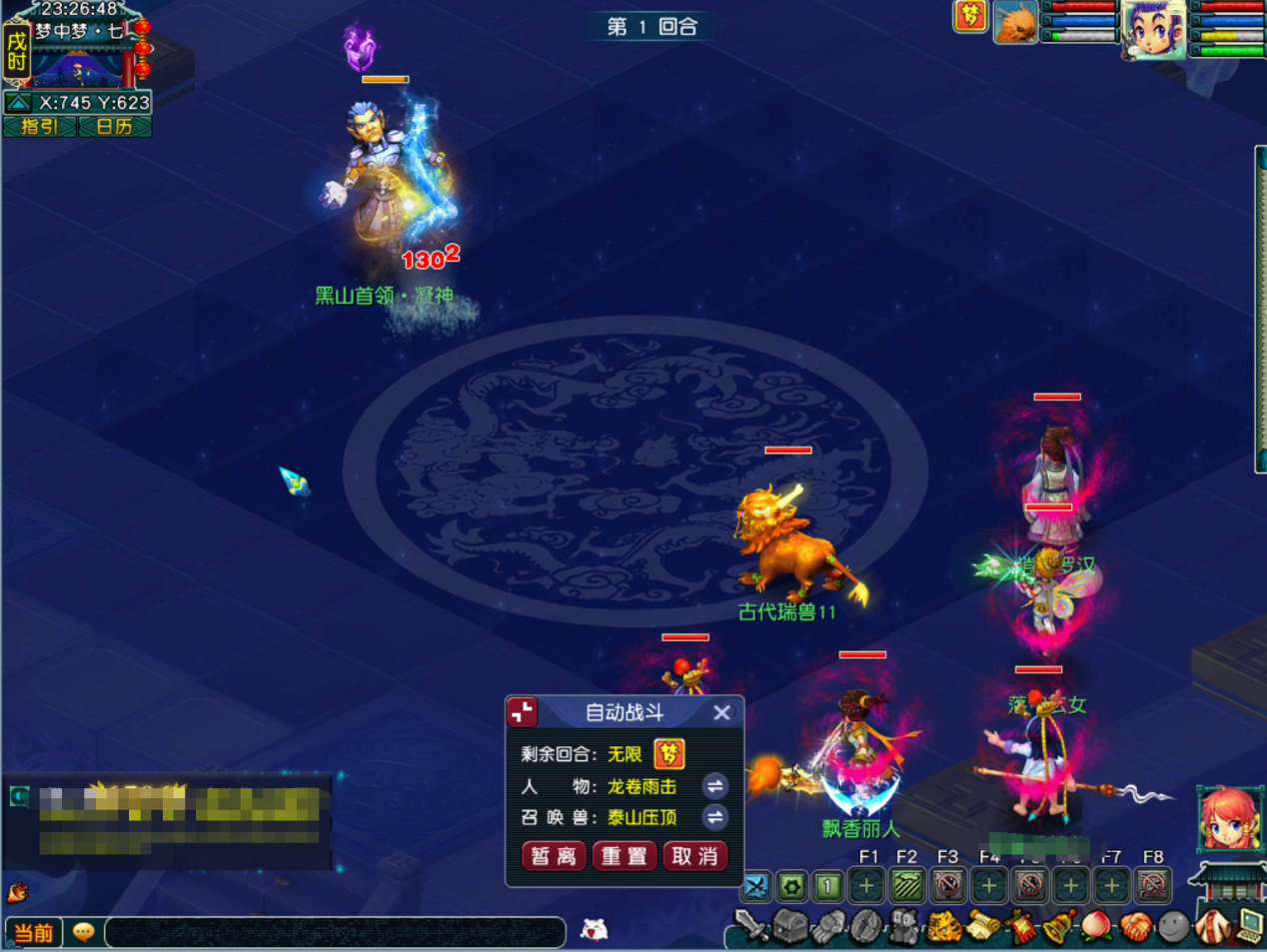Click the minimap scene thumbnail
1267x952 pixels.
tap(78, 68)
